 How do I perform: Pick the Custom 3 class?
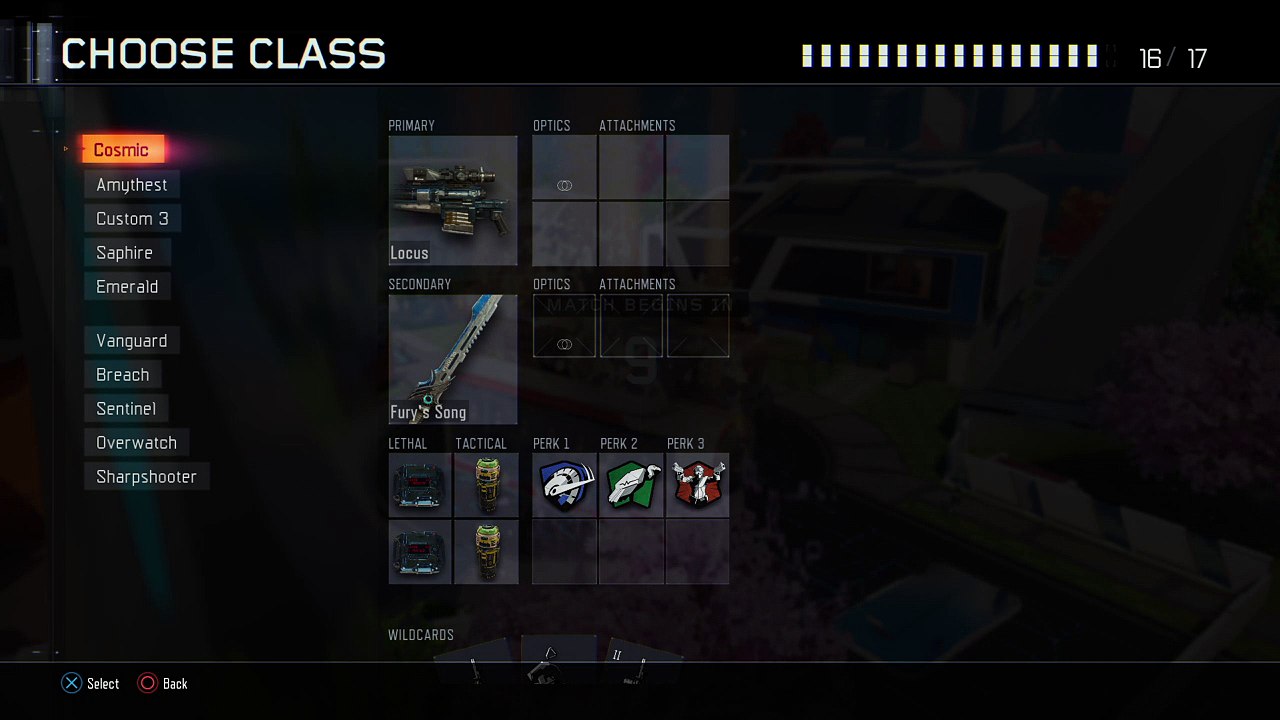(132, 219)
